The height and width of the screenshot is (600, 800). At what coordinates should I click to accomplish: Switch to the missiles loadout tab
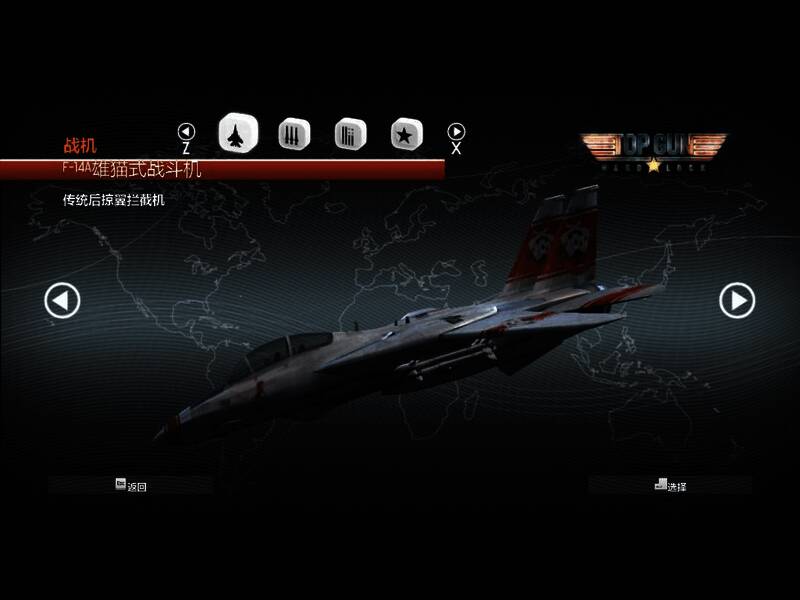[x=294, y=133]
